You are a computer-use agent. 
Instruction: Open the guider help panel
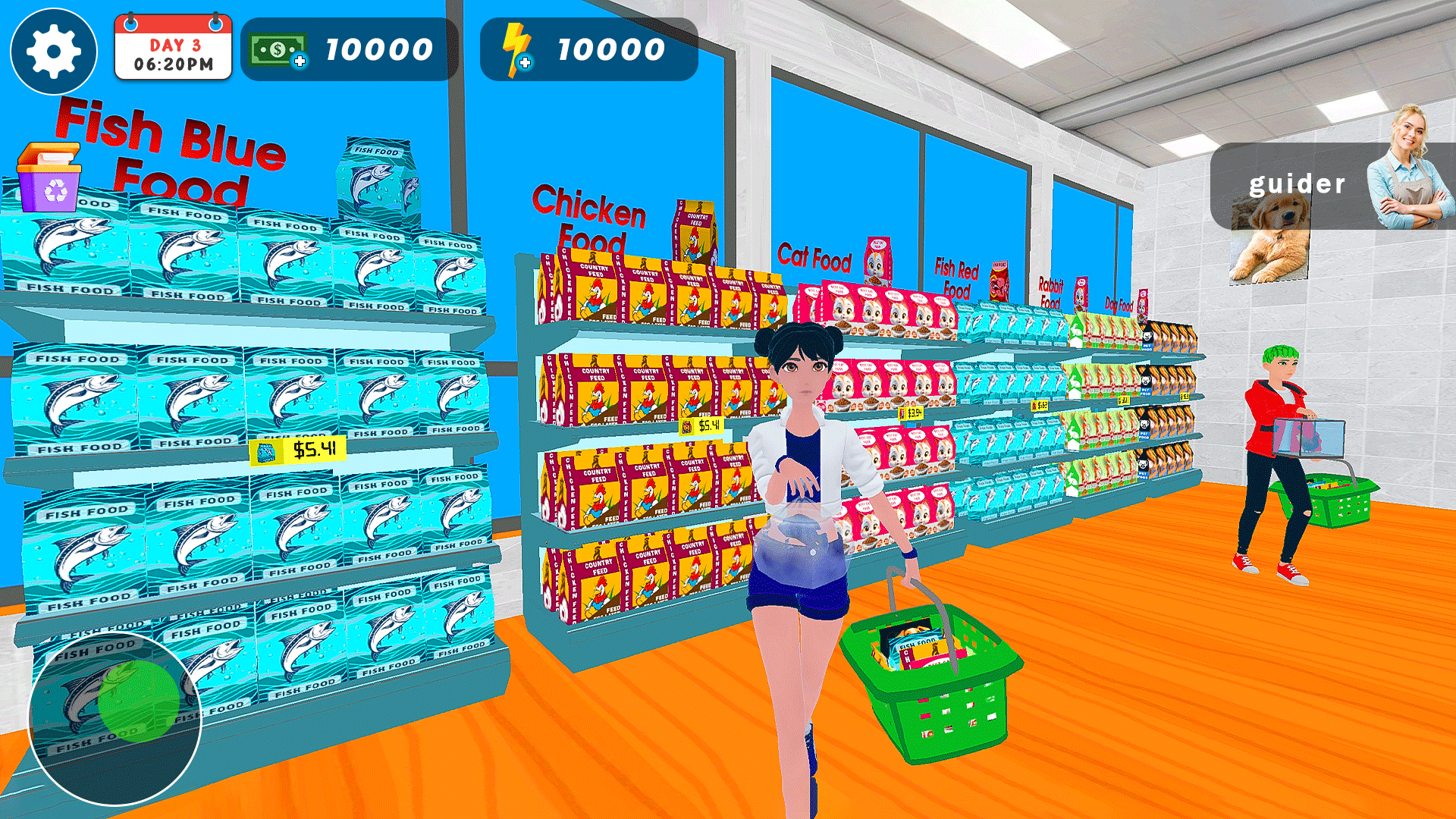click(1297, 184)
